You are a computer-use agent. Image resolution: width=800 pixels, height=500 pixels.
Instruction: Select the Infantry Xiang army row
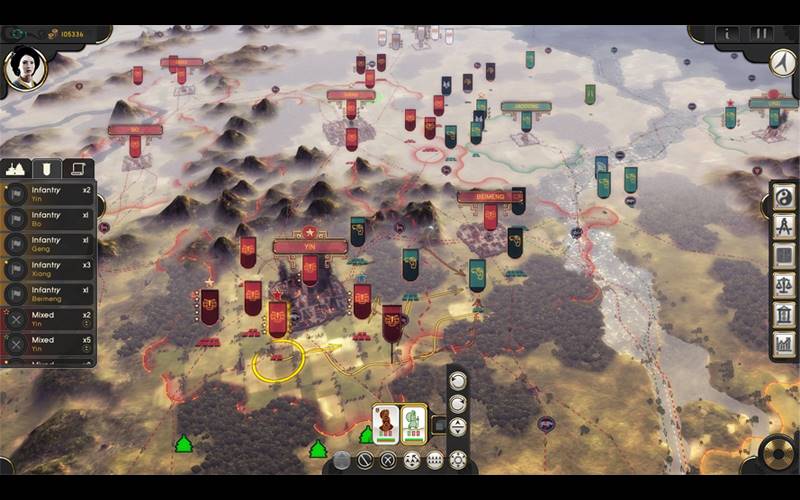[x=48, y=270]
